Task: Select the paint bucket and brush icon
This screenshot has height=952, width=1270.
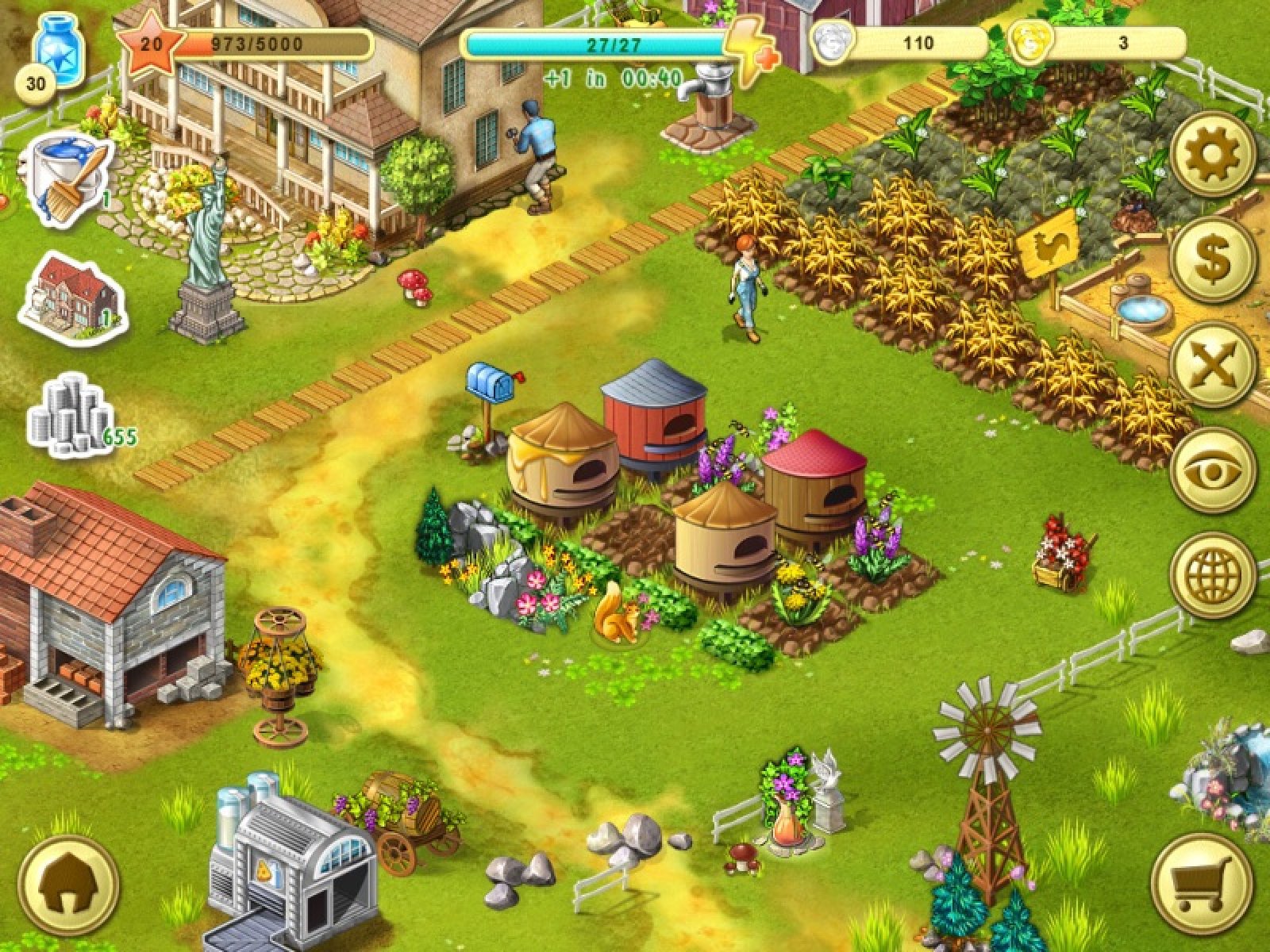Action: 70,181
